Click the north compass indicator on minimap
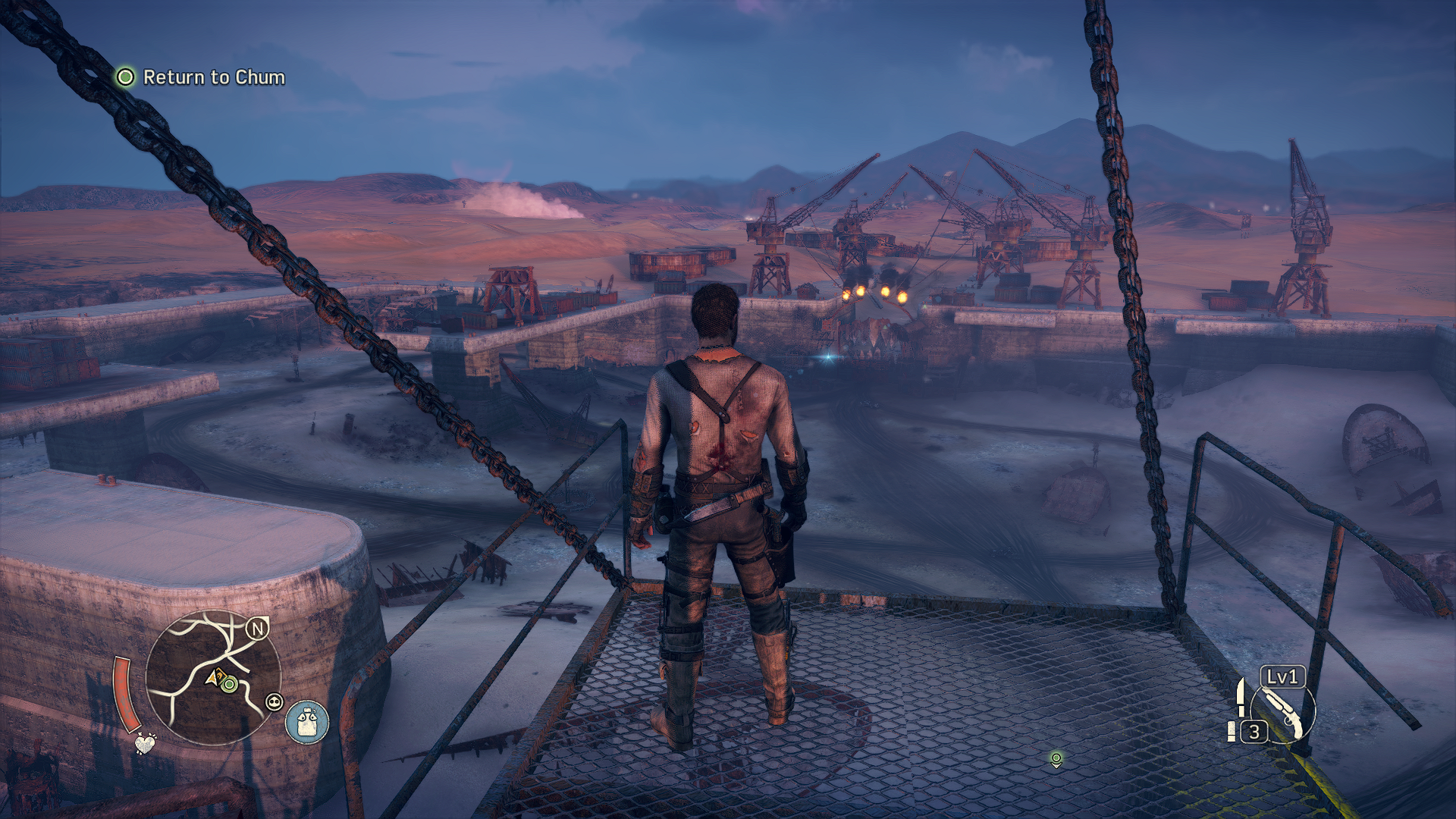This screenshot has height=819, width=1456. click(x=258, y=628)
